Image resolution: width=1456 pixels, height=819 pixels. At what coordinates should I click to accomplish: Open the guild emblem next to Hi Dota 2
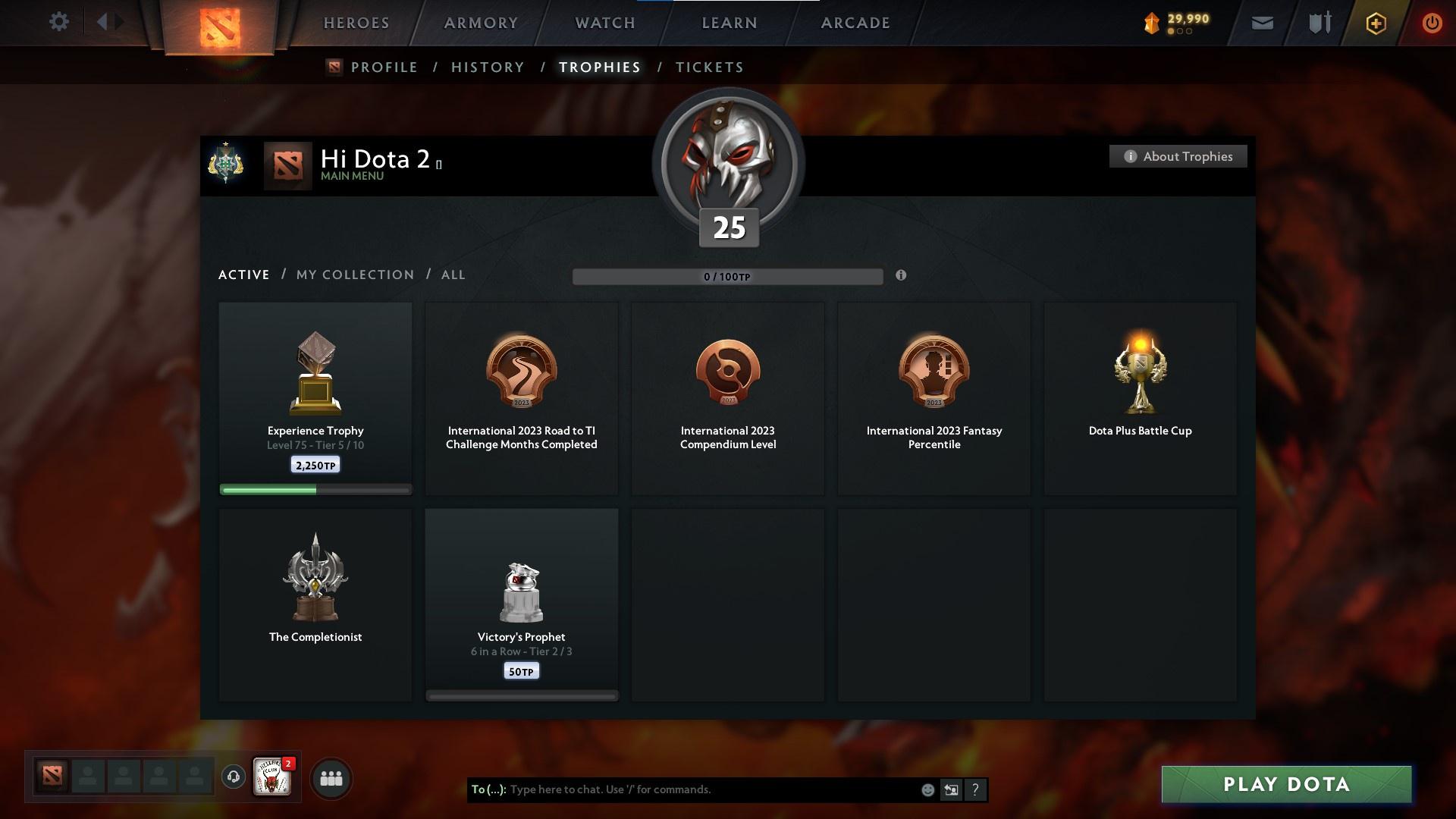[225, 166]
